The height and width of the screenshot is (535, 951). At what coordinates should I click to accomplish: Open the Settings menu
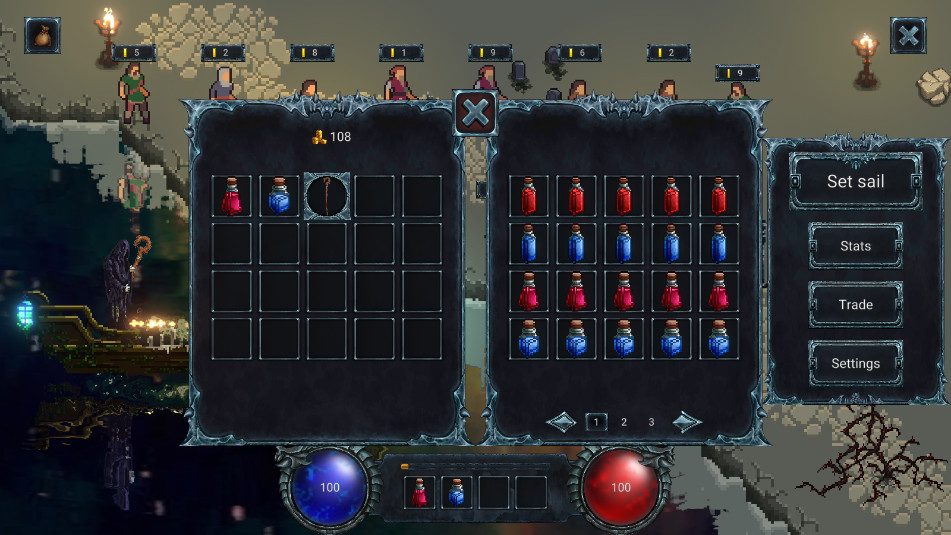point(855,363)
